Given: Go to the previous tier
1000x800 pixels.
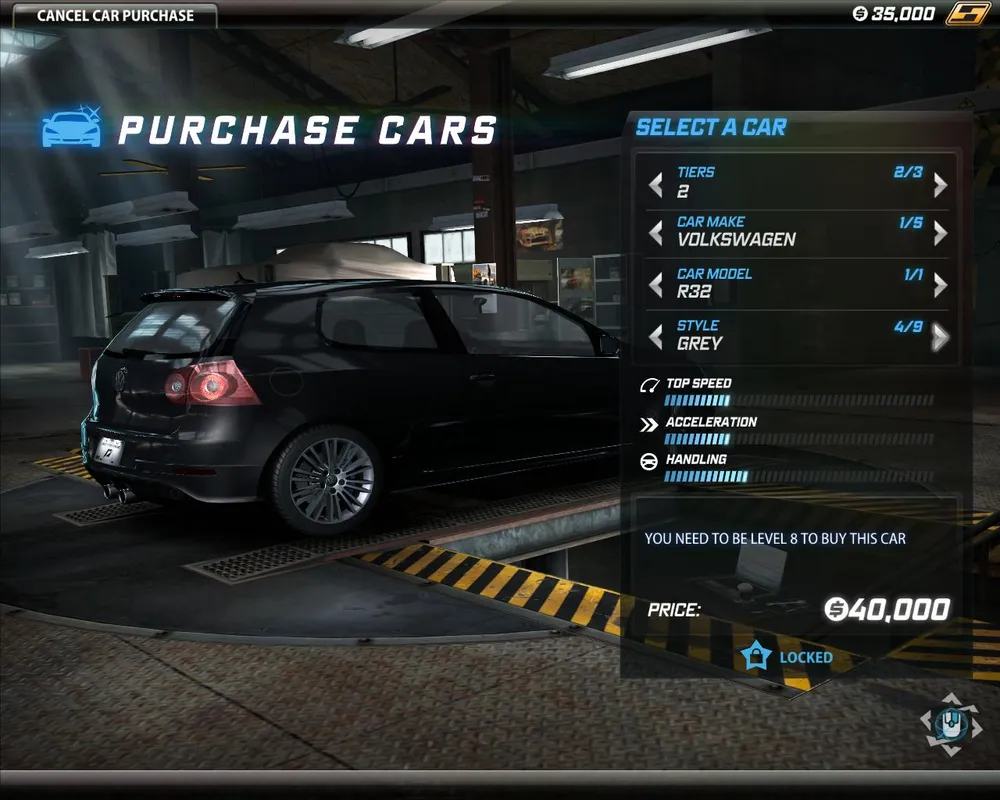Looking at the screenshot, I should click(x=656, y=185).
